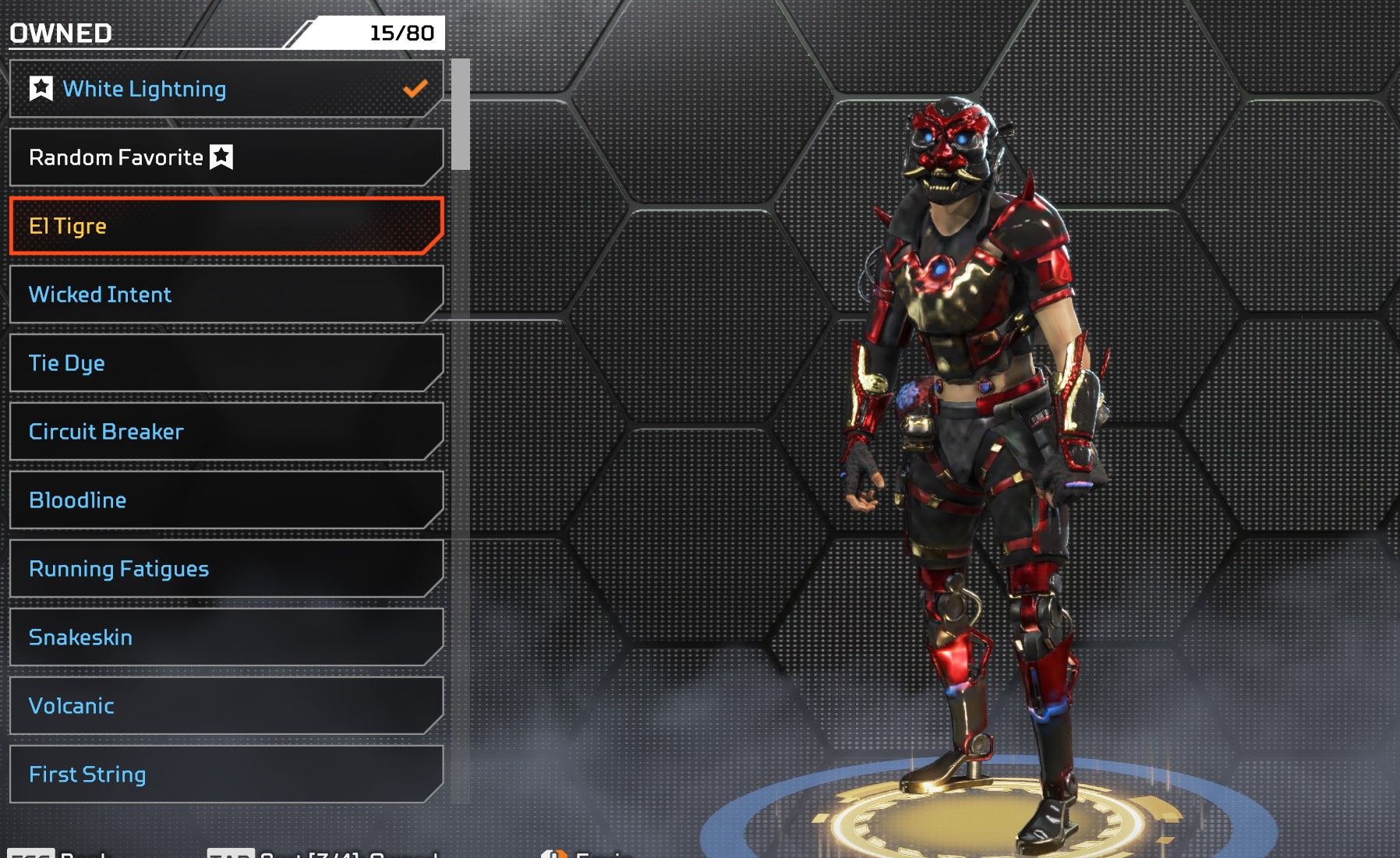Click the Snakeskin skin row
Viewport: 1400px width, 858px height.
coord(226,637)
